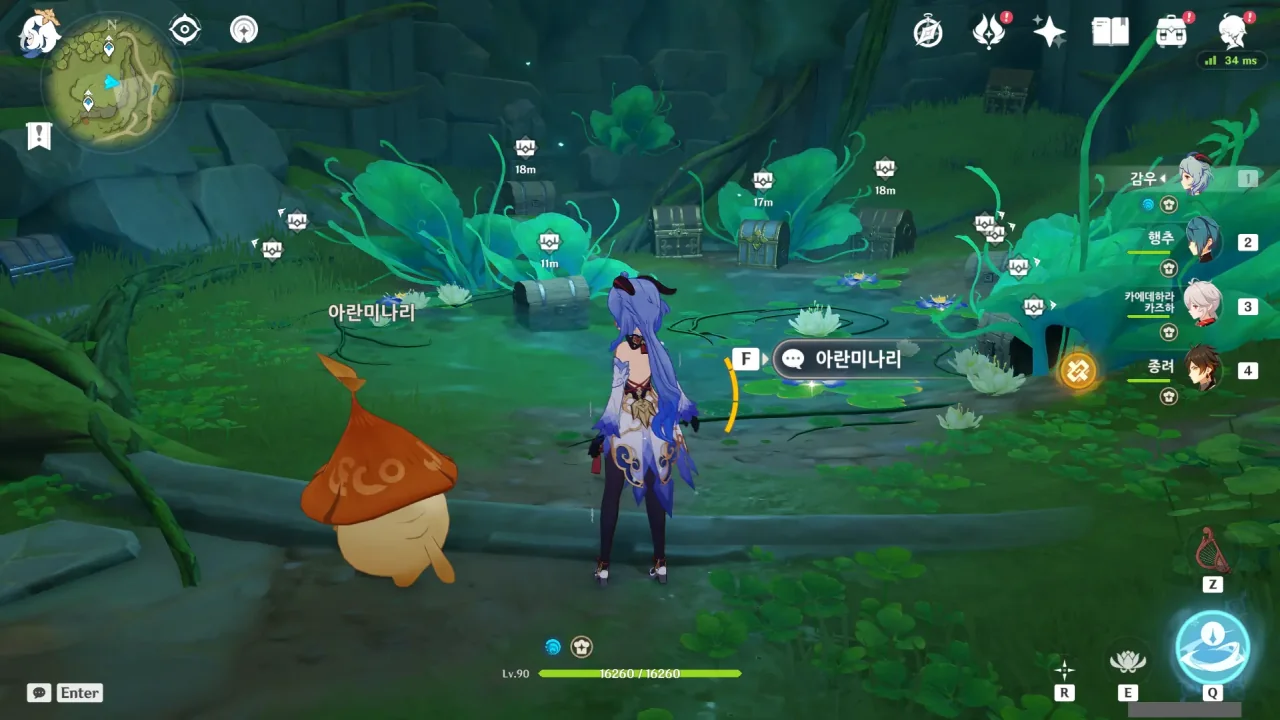The width and height of the screenshot is (1280, 720).
Task: Open the Events overview compass icon
Action: point(928,31)
